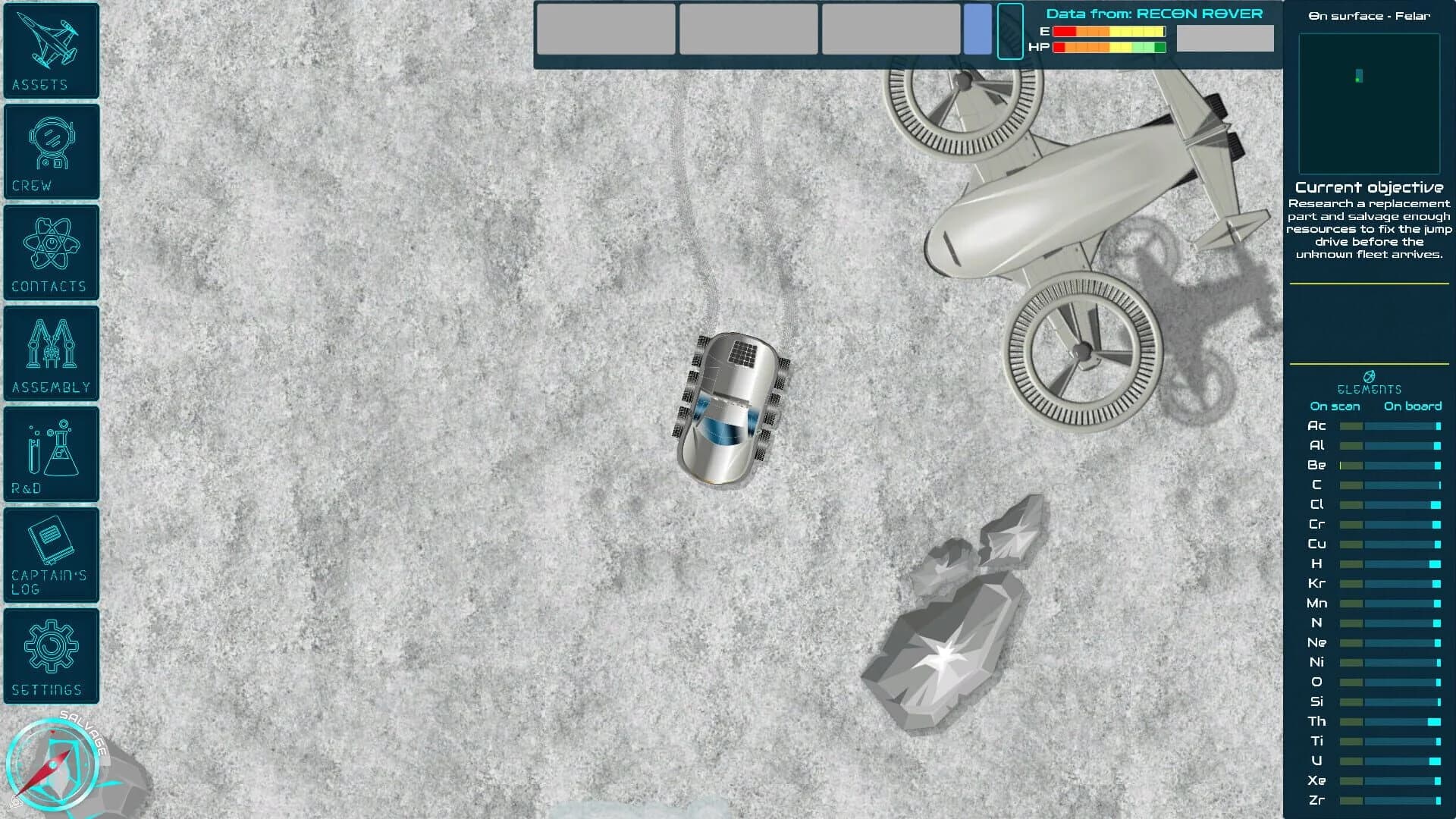Open the Contacts panel
The height and width of the screenshot is (819, 1456).
(x=50, y=253)
